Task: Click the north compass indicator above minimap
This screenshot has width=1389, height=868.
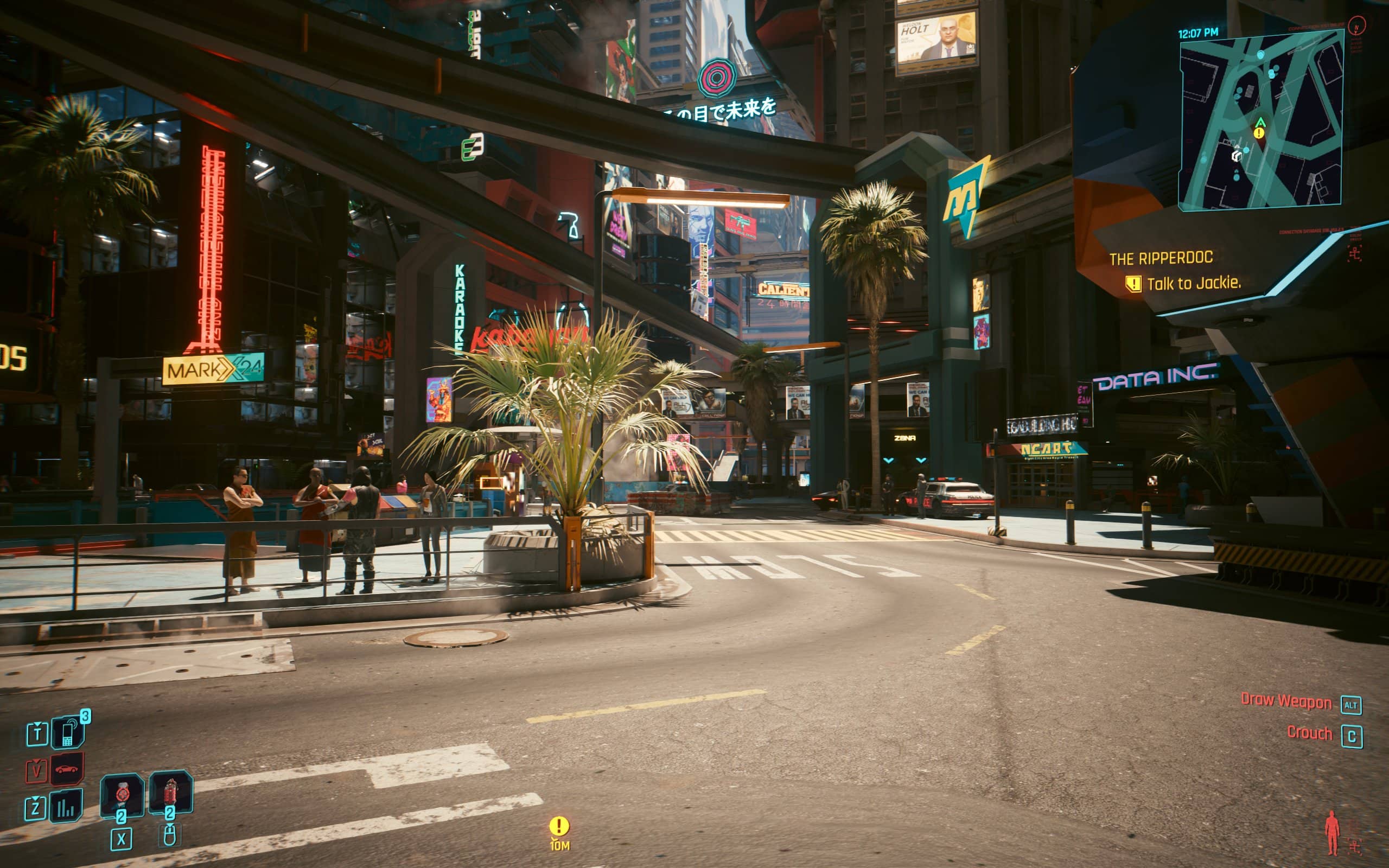Action: tap(1357, 26)
